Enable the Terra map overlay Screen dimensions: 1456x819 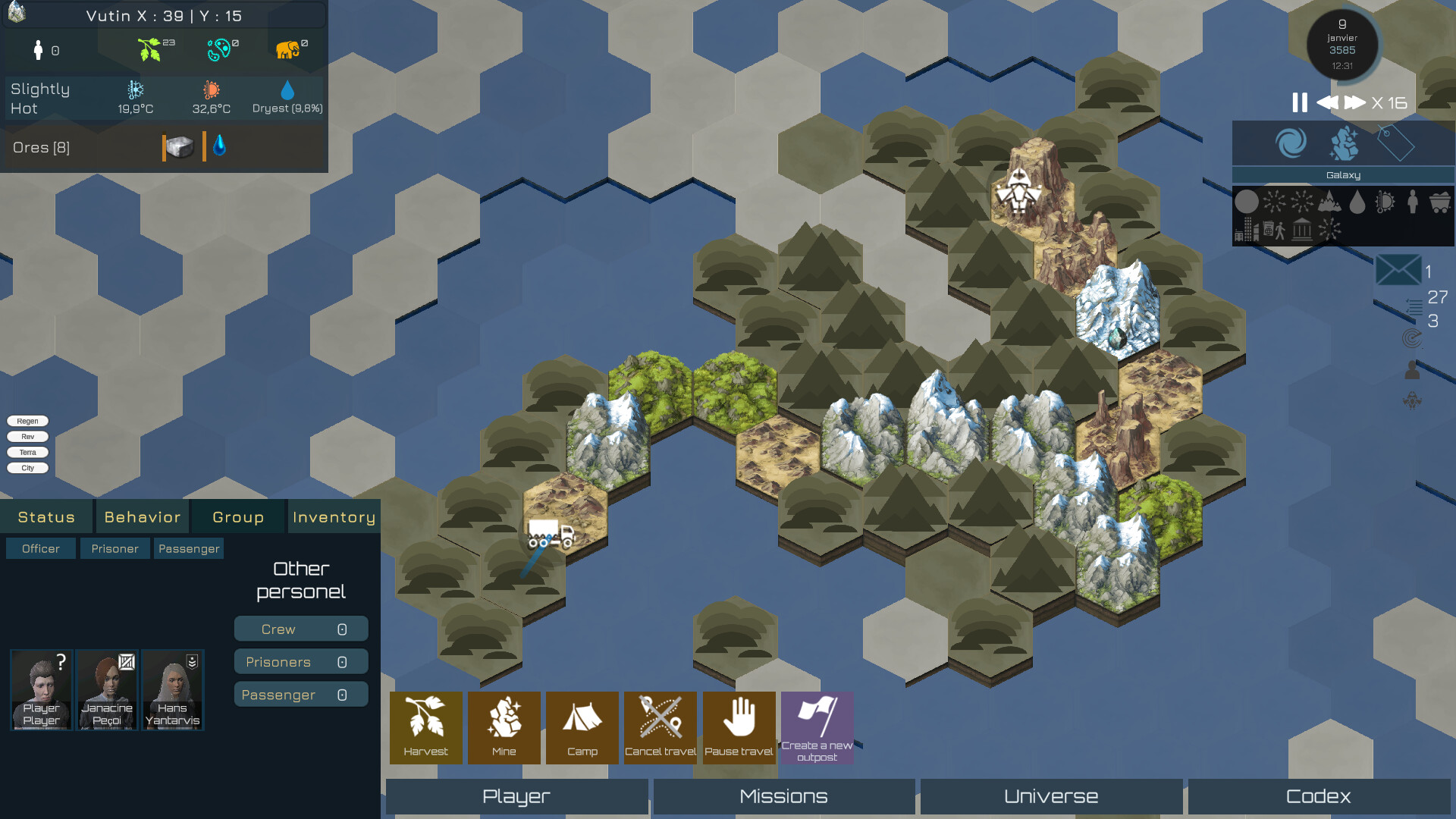[27, 452]
